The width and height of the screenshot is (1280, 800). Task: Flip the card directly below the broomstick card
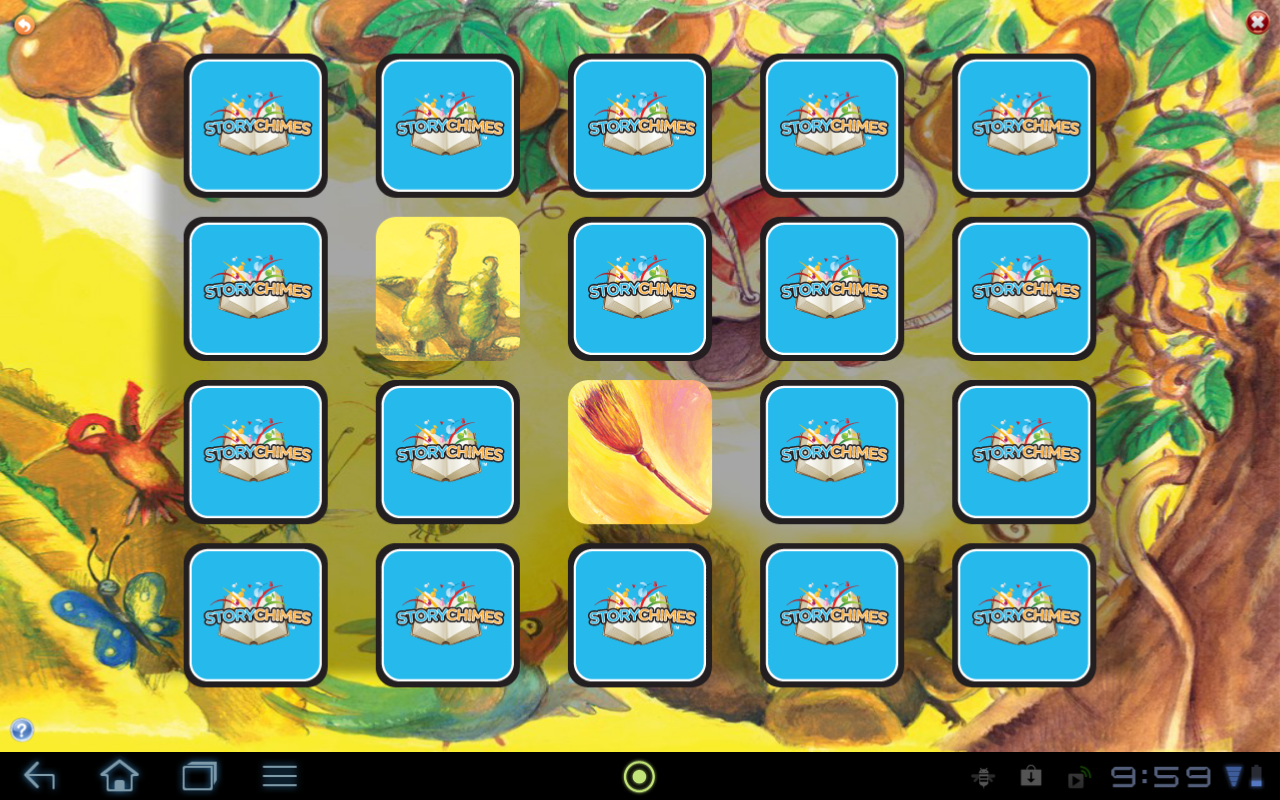[639, 615]
